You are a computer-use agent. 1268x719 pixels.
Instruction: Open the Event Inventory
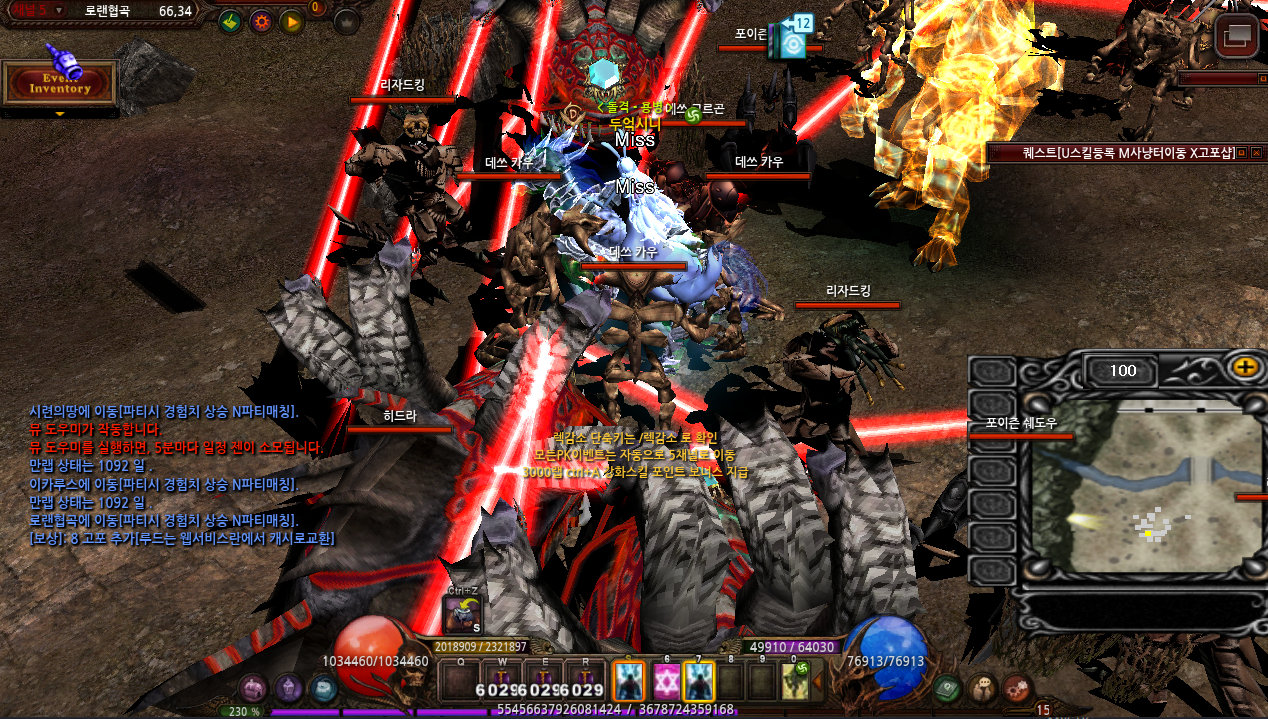pyautogui.click(x=60, y=84)
